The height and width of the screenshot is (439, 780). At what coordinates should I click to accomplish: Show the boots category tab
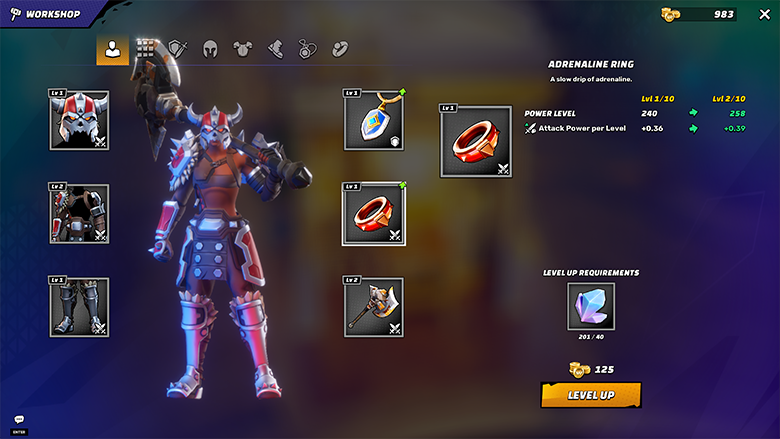pos(275,49)
